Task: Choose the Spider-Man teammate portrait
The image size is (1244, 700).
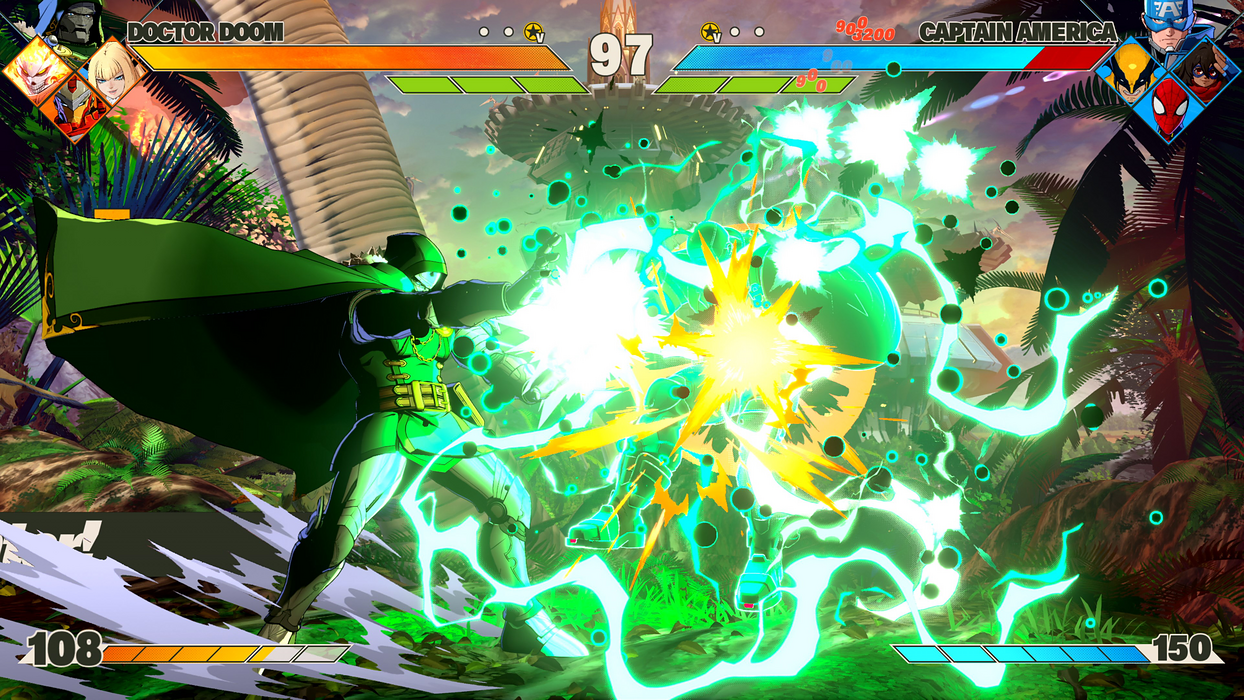Action: tap(1167, 110)
